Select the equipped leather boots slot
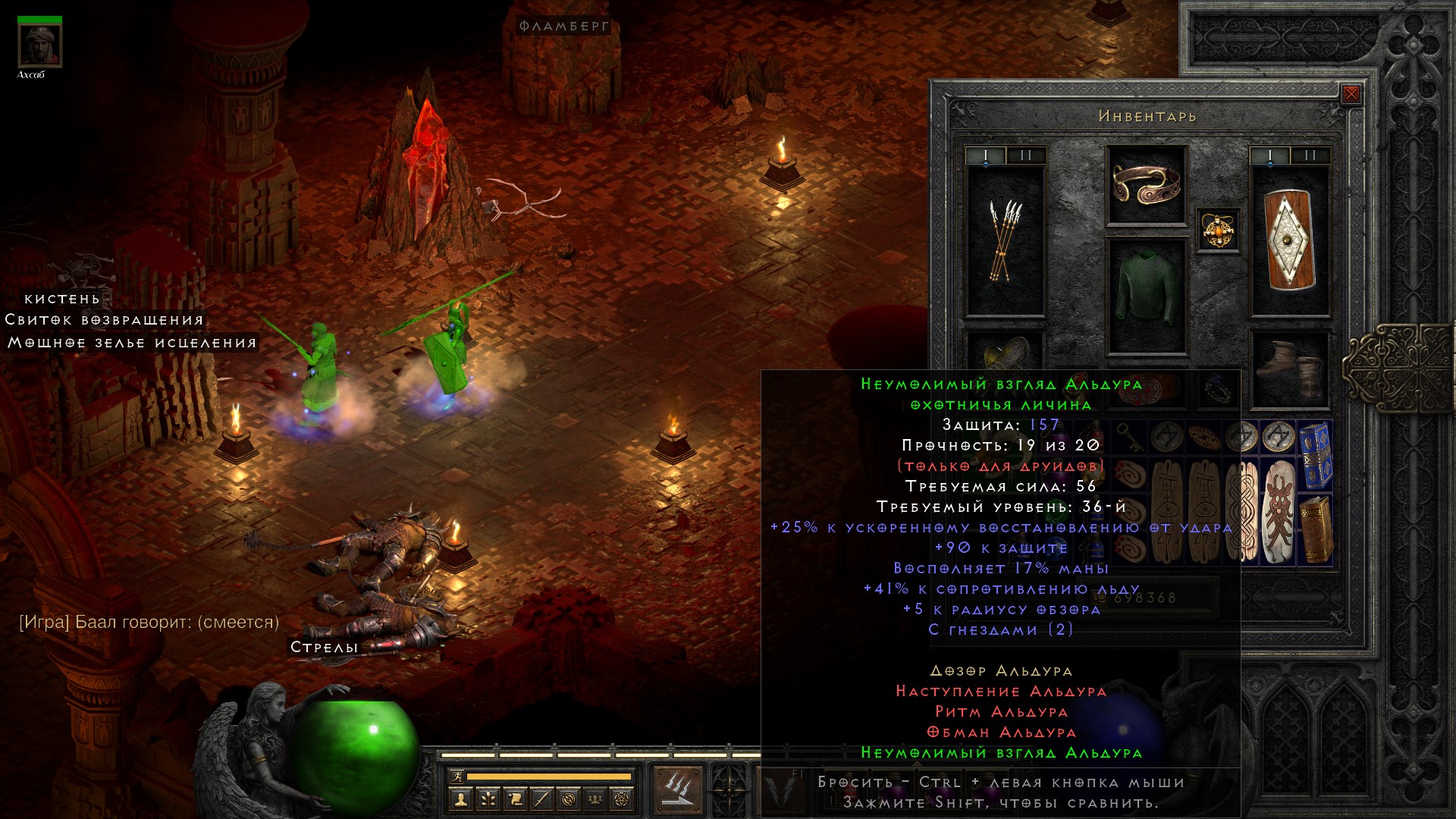 1289,369
